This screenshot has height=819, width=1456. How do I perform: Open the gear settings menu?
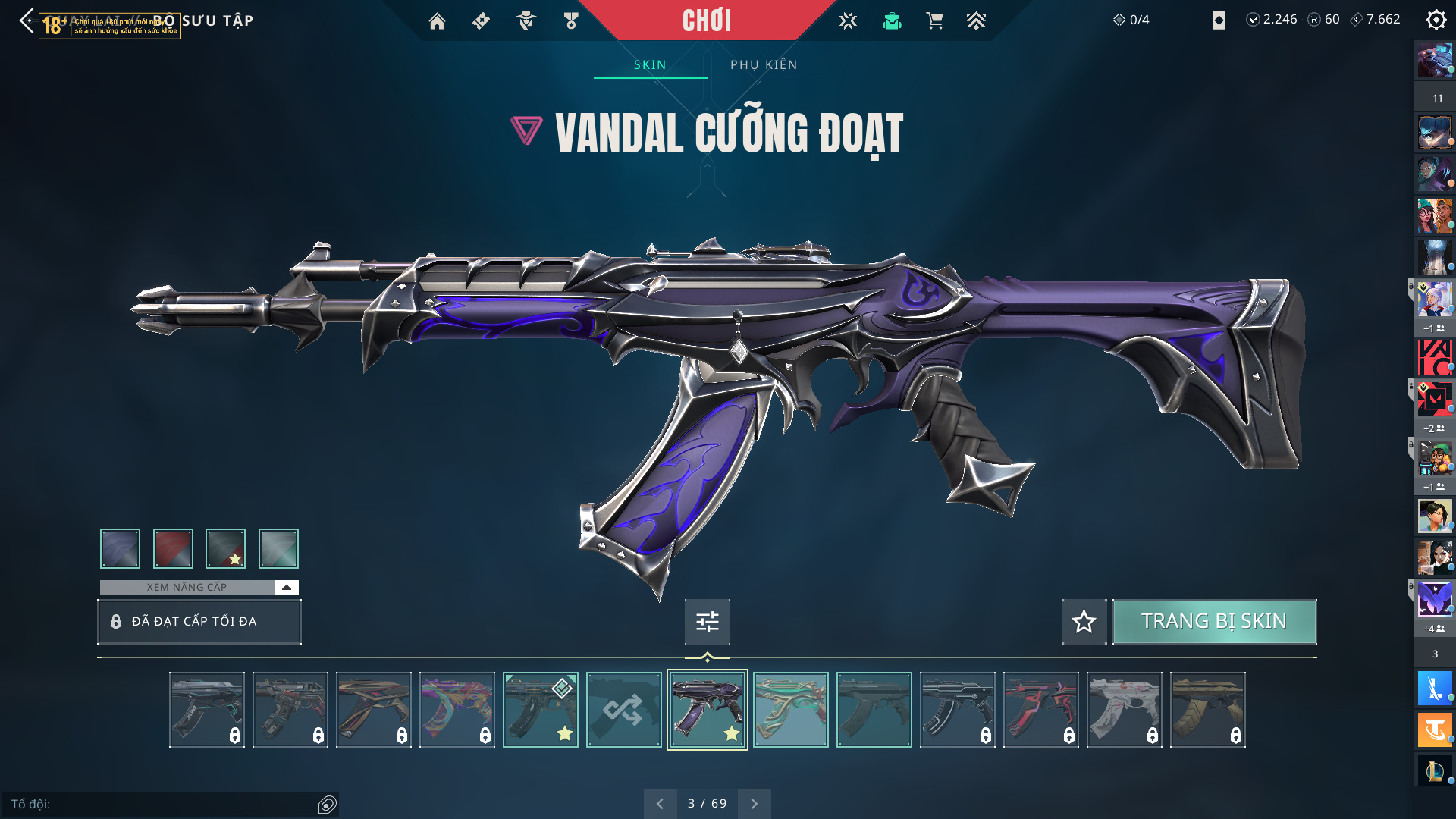coord(1436,20)
